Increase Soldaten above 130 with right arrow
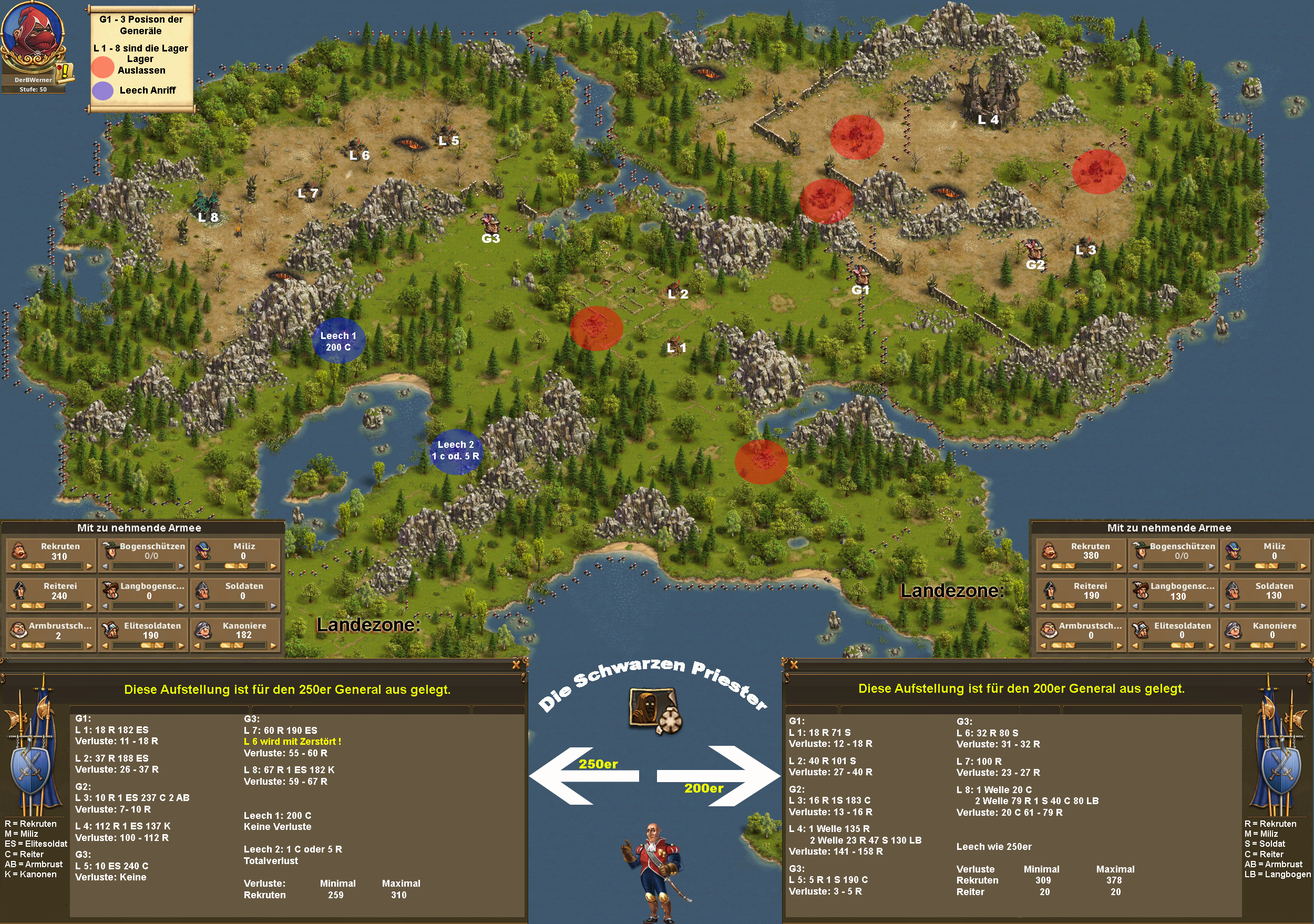The image size is (1314, 924). pyautogui.click(x=1303, y=606)
